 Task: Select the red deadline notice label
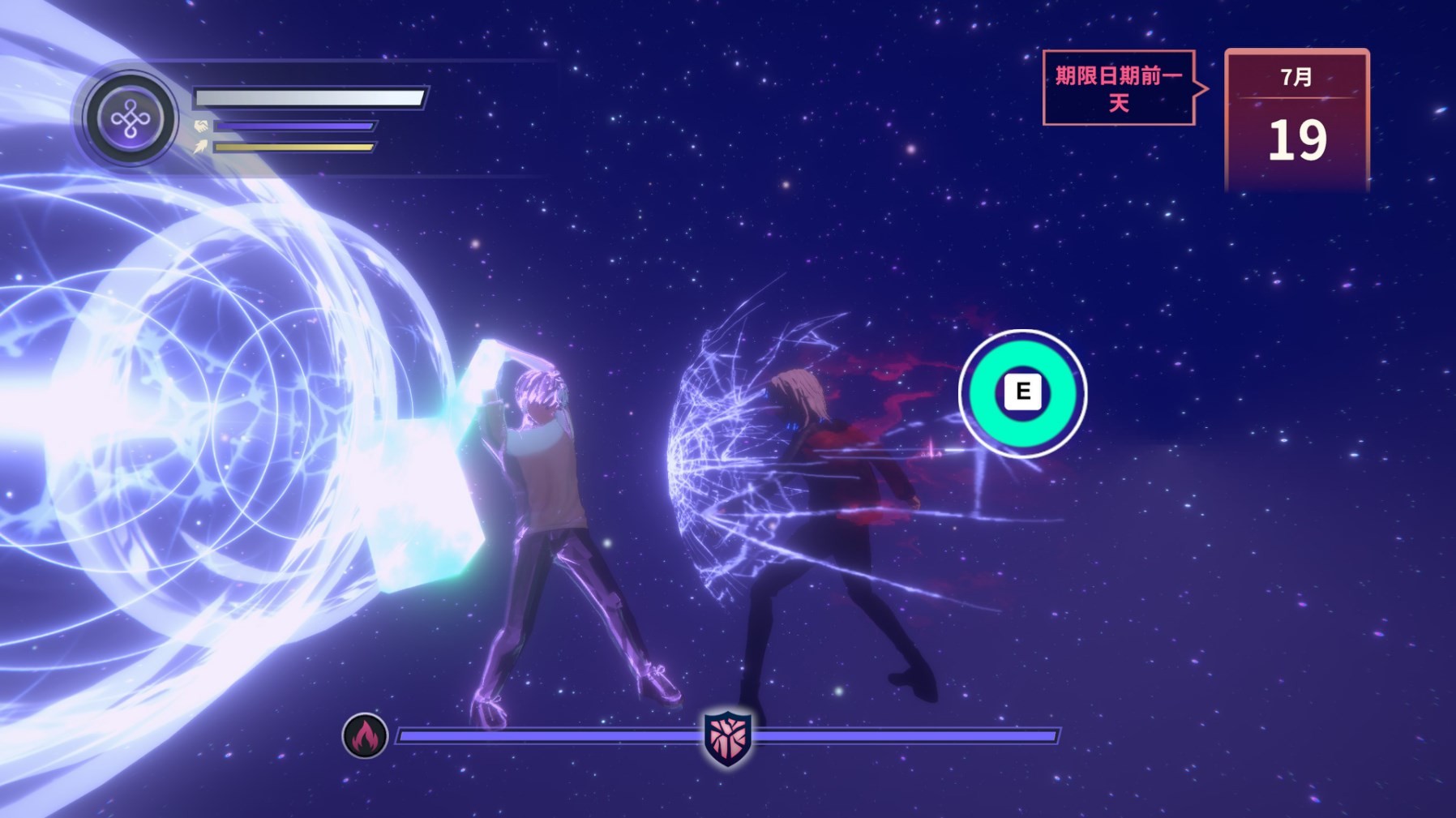point(1119,88)
